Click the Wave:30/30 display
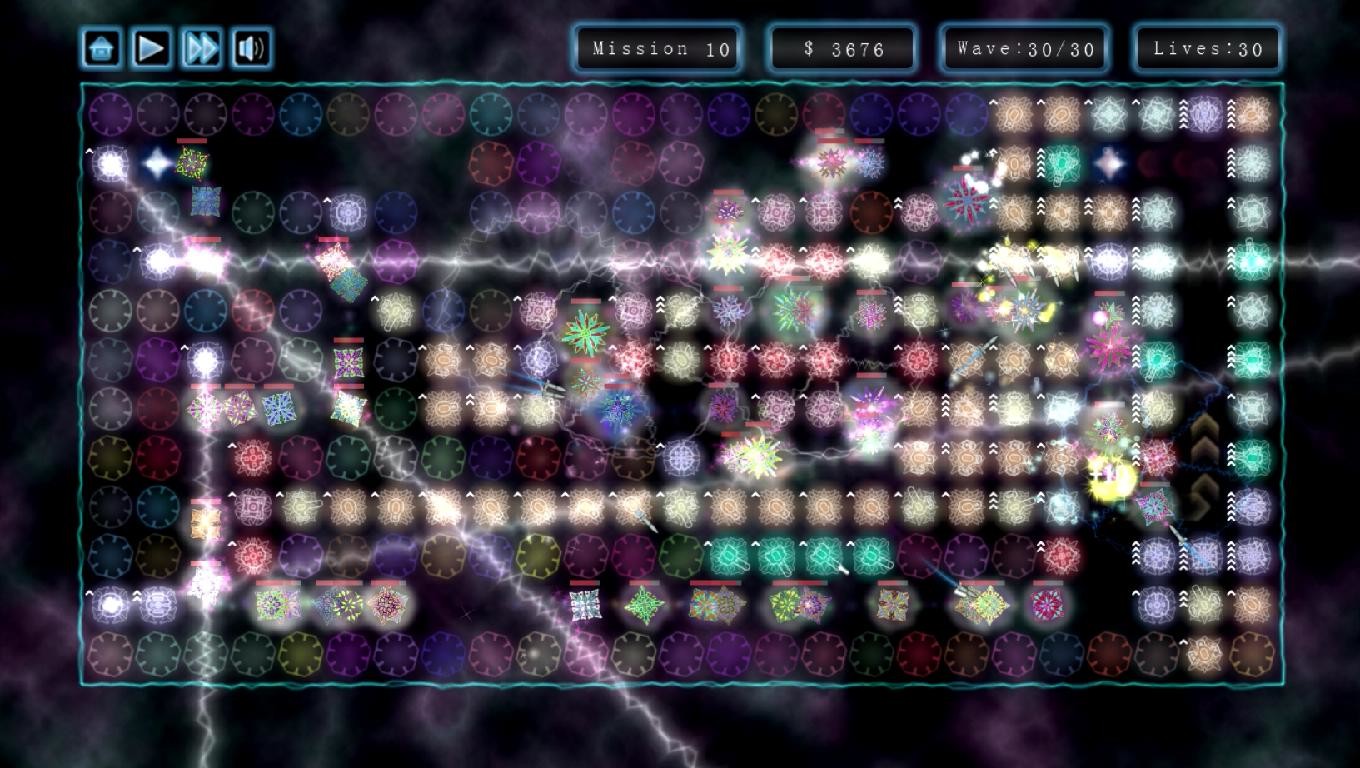This screenshot has width=1360, height=768. coord(1024,46)
